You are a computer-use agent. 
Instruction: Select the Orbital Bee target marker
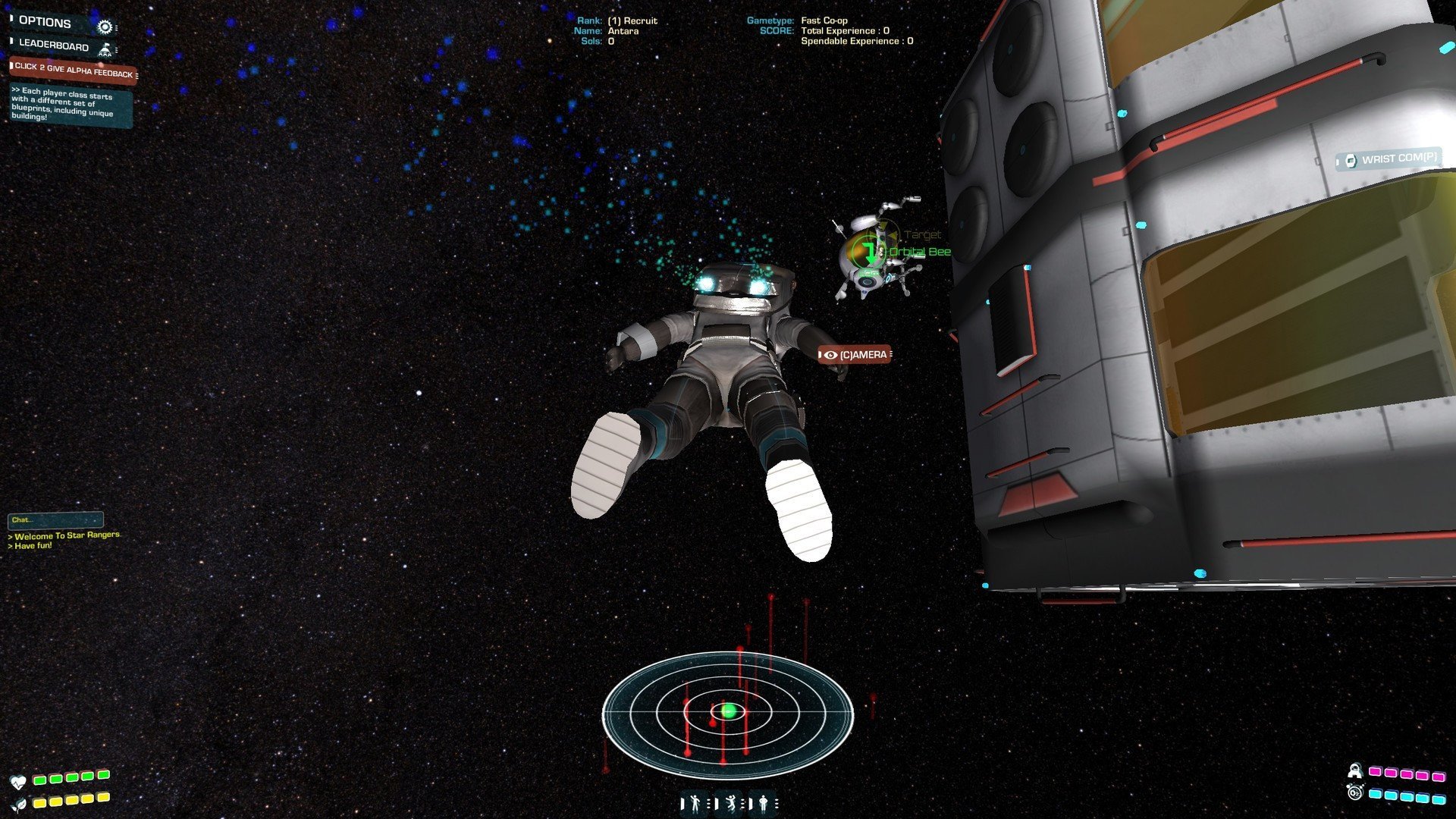click(x=867, y=252)
